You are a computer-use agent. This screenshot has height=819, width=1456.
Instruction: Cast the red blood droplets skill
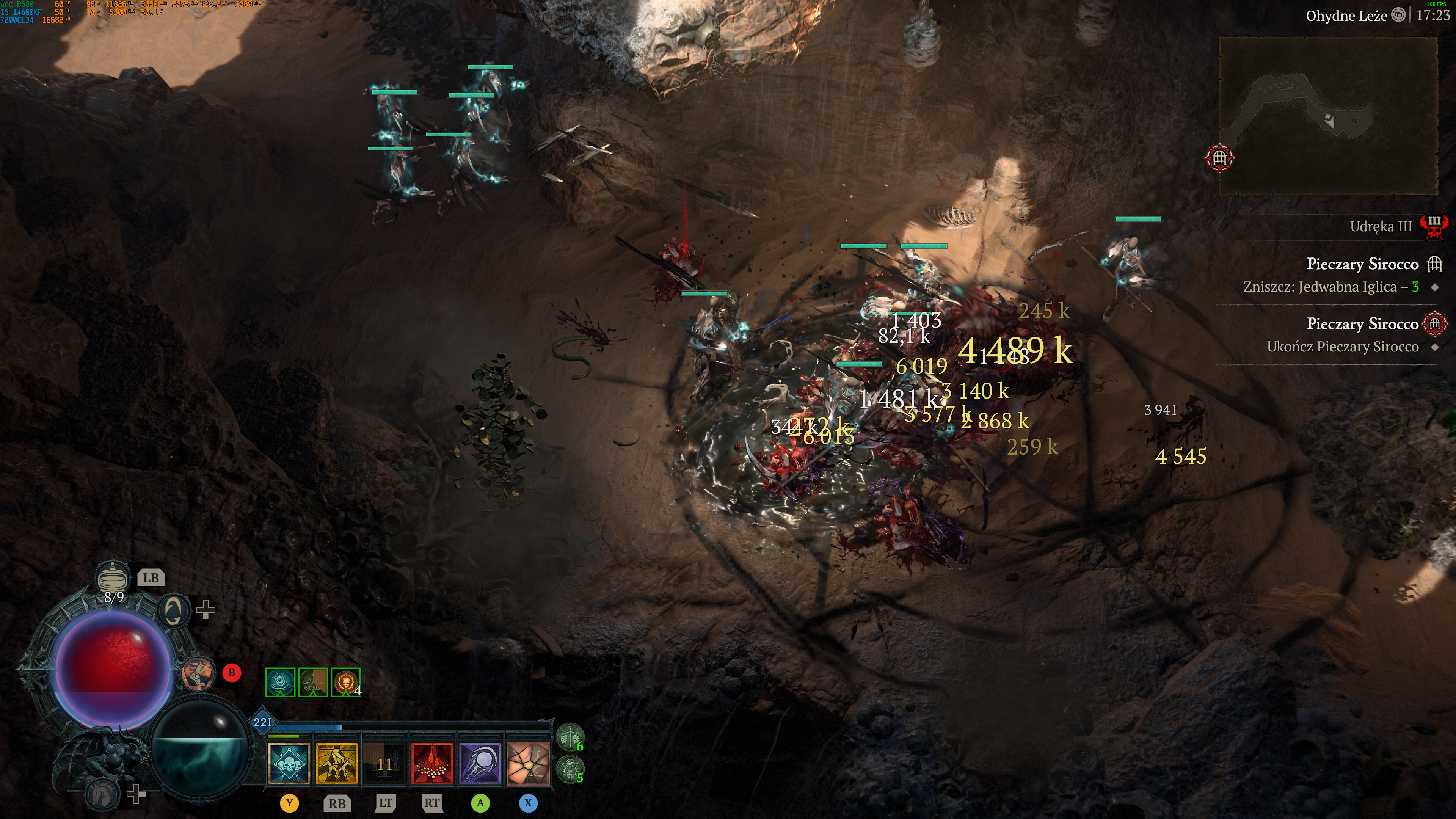(x=432, y=764)
